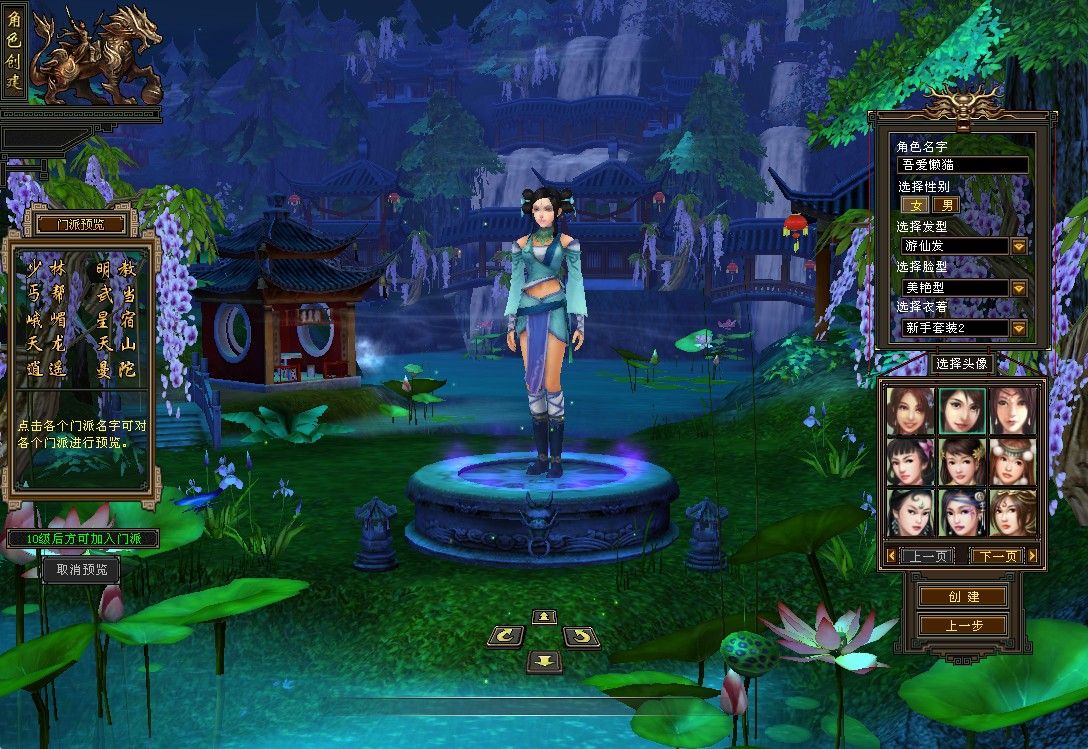This screenshot has height=749, width=1088.
Task: Show the 下一页 next portrait page
Action: pyautogui.click(x=997, y=556)
